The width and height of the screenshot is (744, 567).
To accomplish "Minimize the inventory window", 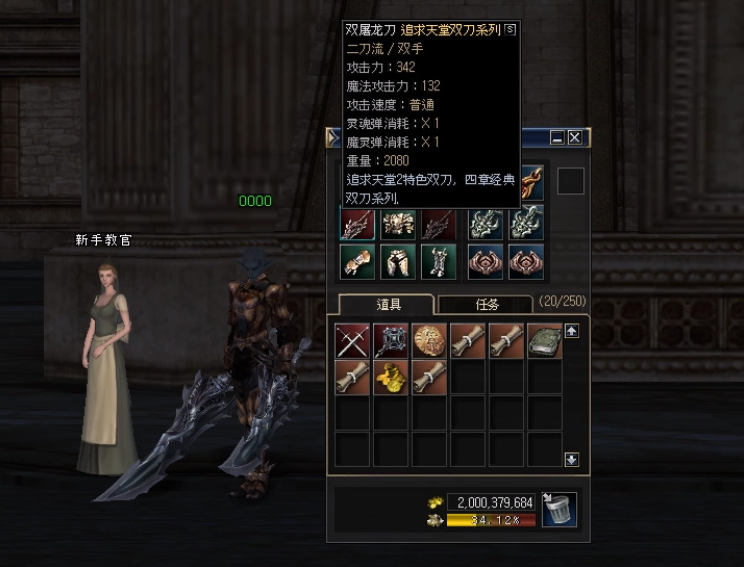I will pyautogui.click(x=558, y=138).
